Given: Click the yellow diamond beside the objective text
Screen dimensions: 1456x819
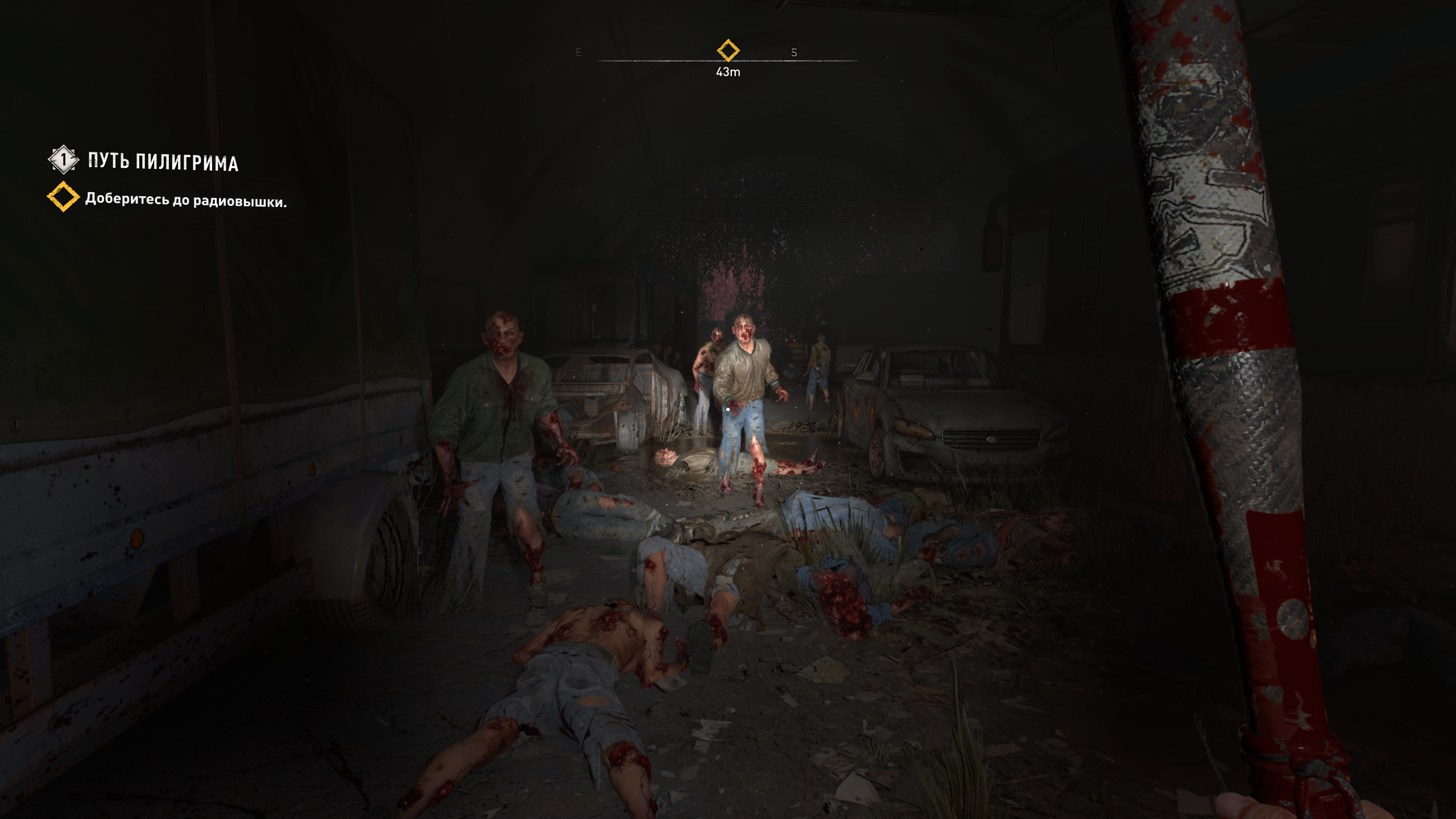Looking at the screenshot, I should [x=63, y=197].
